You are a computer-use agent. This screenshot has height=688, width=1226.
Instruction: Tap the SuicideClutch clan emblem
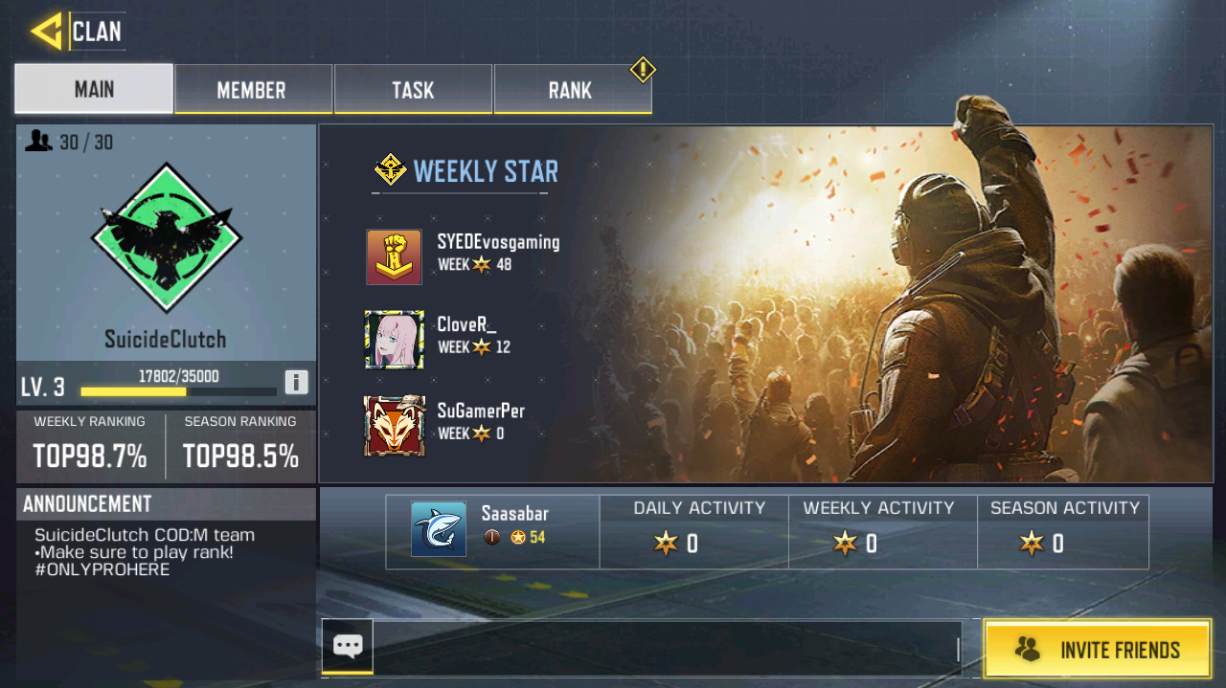166,236
